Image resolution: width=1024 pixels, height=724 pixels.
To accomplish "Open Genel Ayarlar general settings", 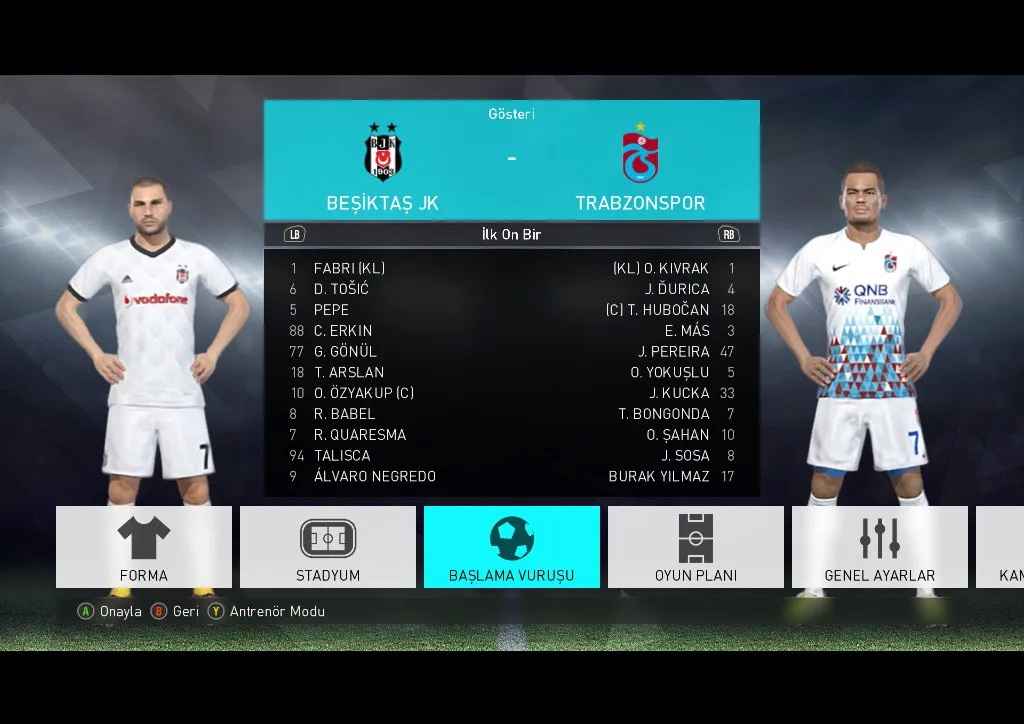I will point(880,546).
